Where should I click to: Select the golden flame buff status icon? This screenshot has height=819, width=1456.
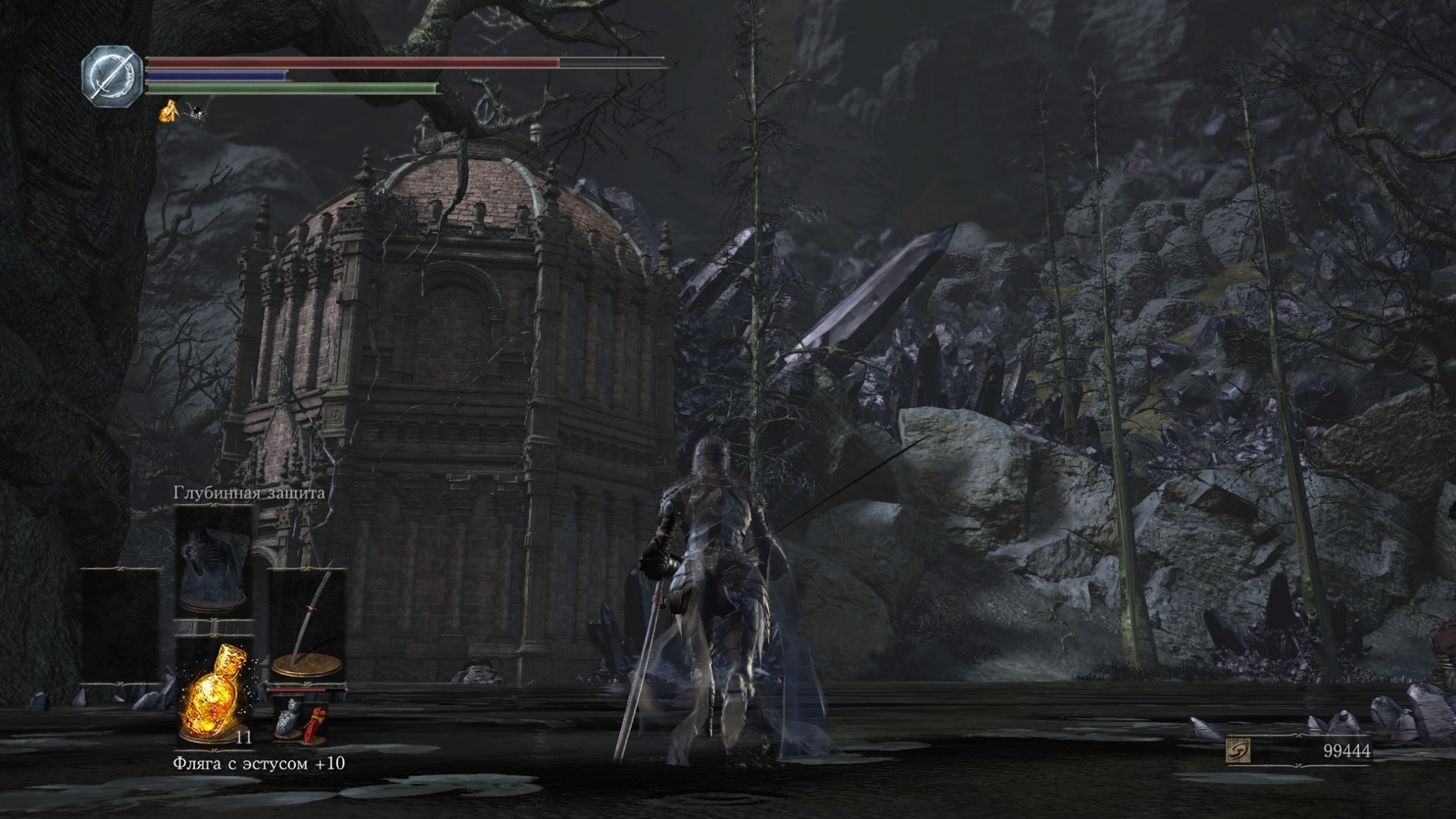click(170, 111)
